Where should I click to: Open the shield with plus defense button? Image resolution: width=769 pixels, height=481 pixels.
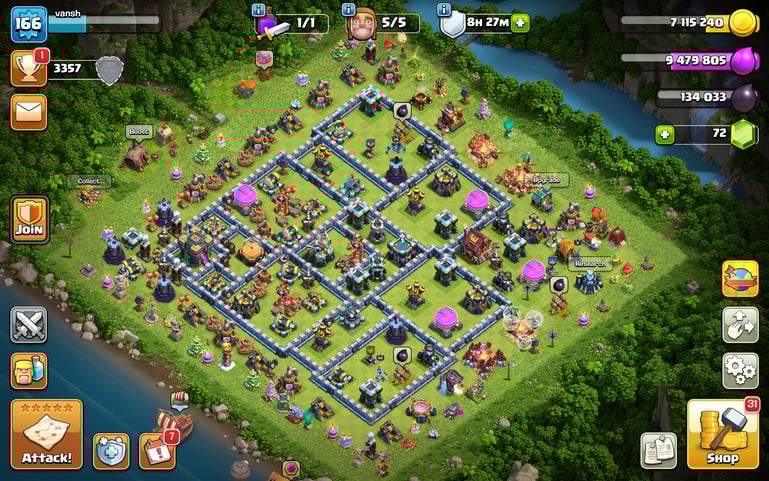click(x=111, y=451)
